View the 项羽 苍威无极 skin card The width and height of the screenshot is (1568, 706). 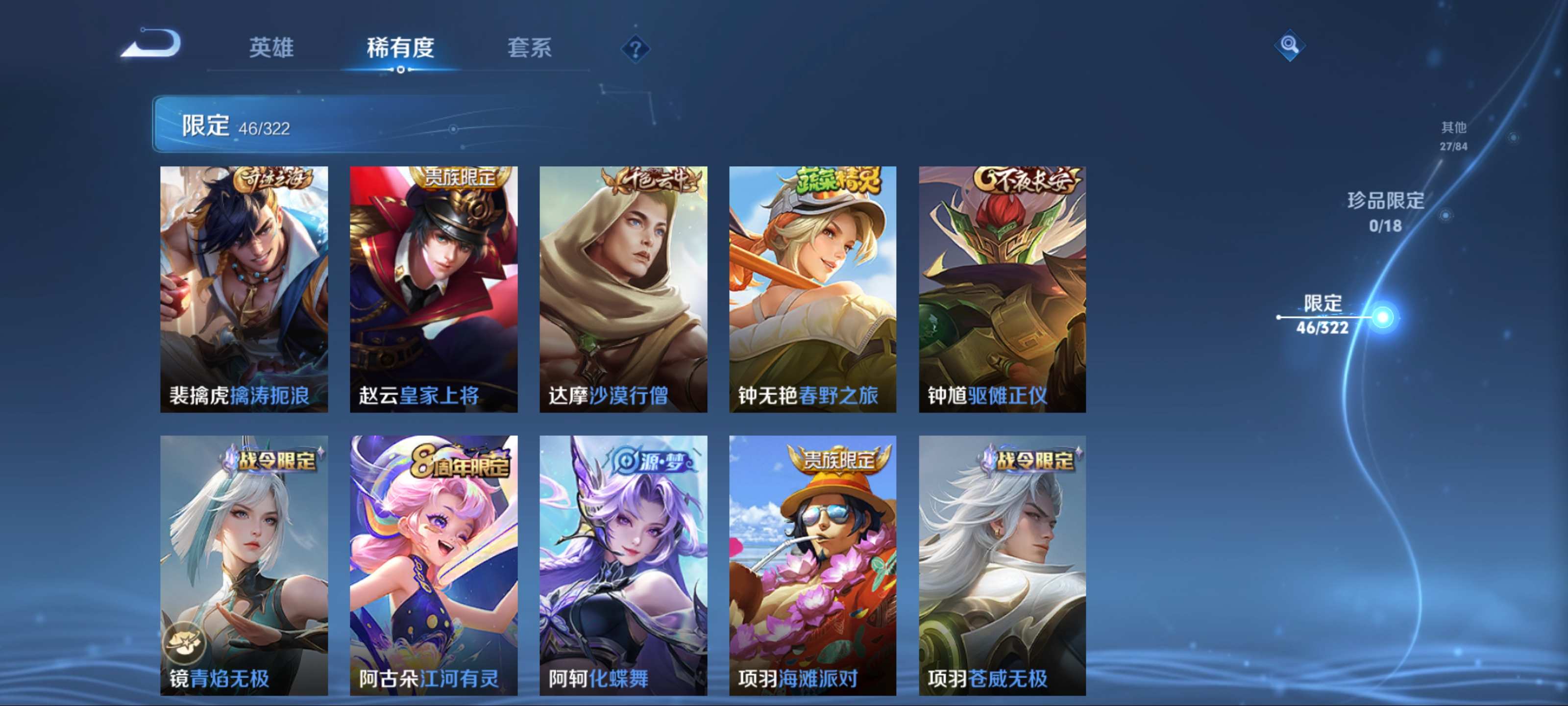[x=1002, y=565]
